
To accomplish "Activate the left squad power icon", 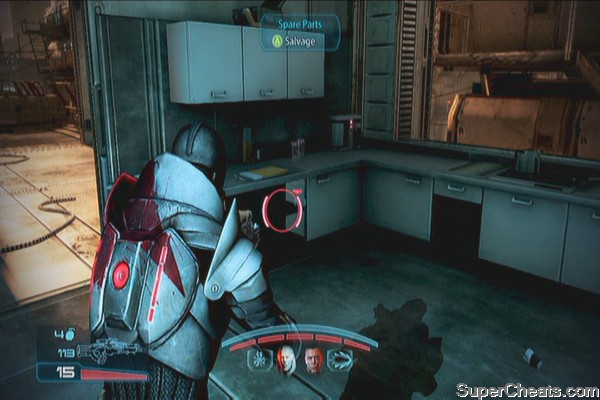I will click(258, 357).
